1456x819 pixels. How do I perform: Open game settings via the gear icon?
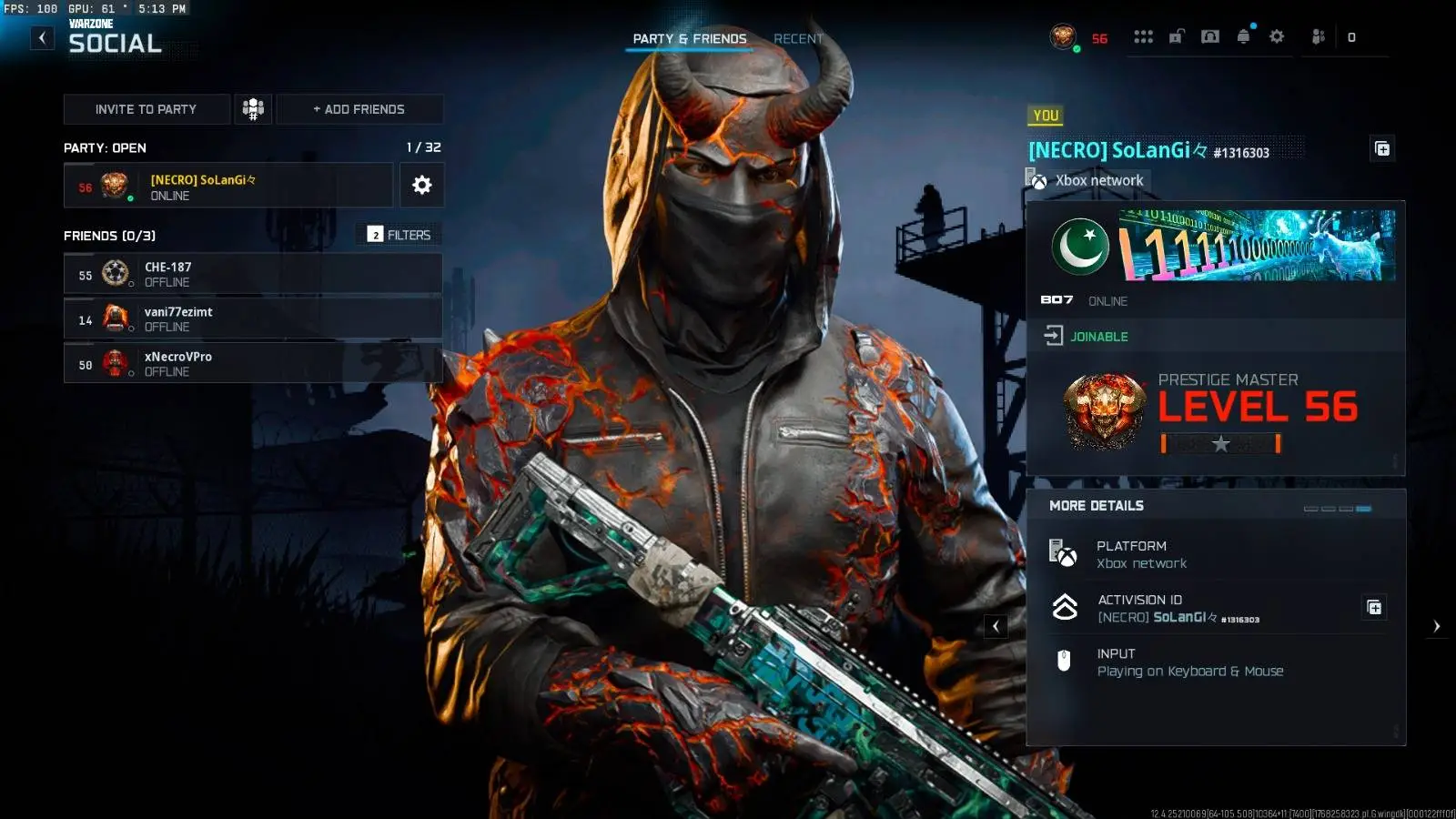[x=1276, y=37]
